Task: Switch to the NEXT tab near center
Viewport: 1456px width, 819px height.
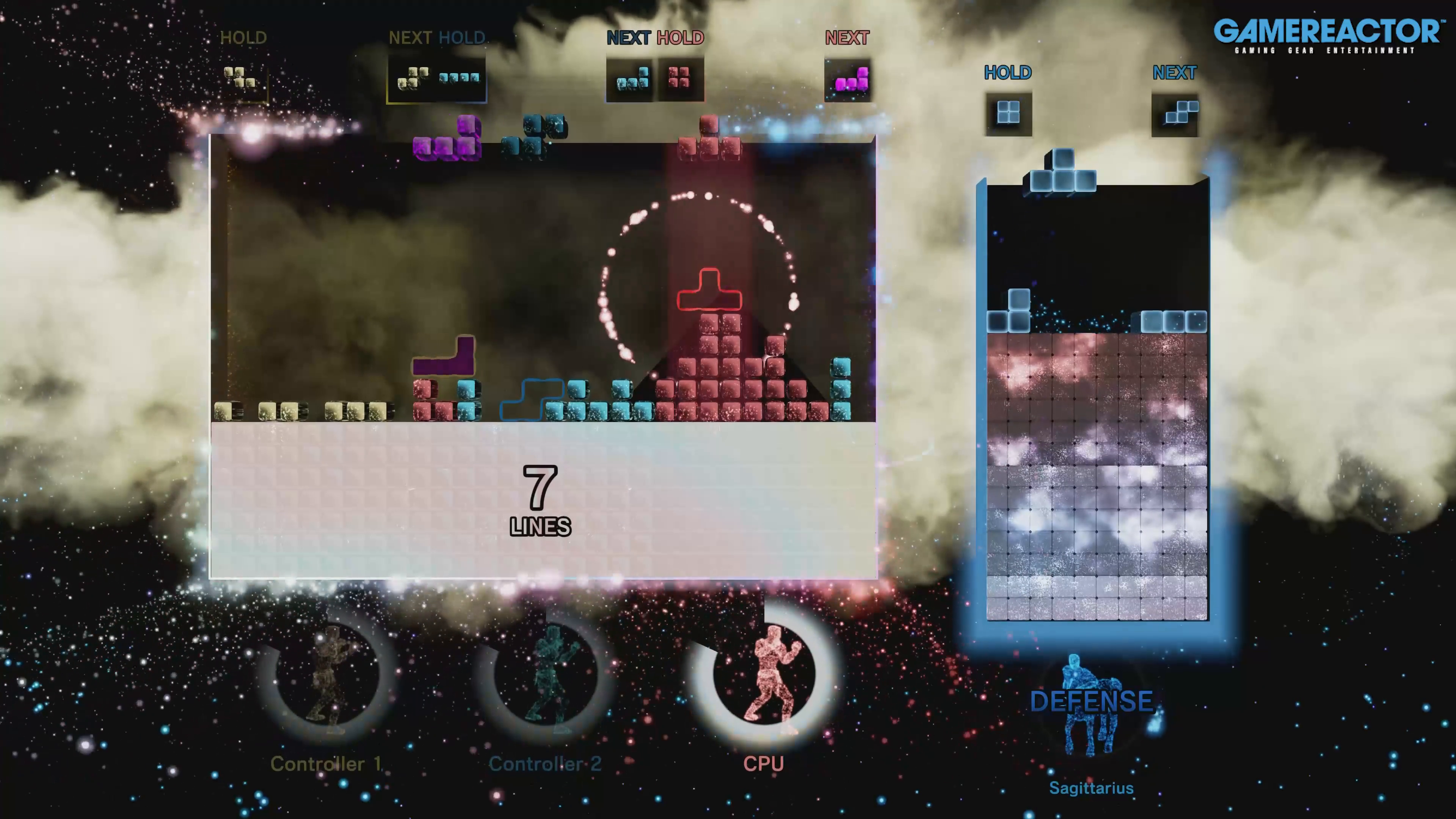Action: (x=629, y=37)
